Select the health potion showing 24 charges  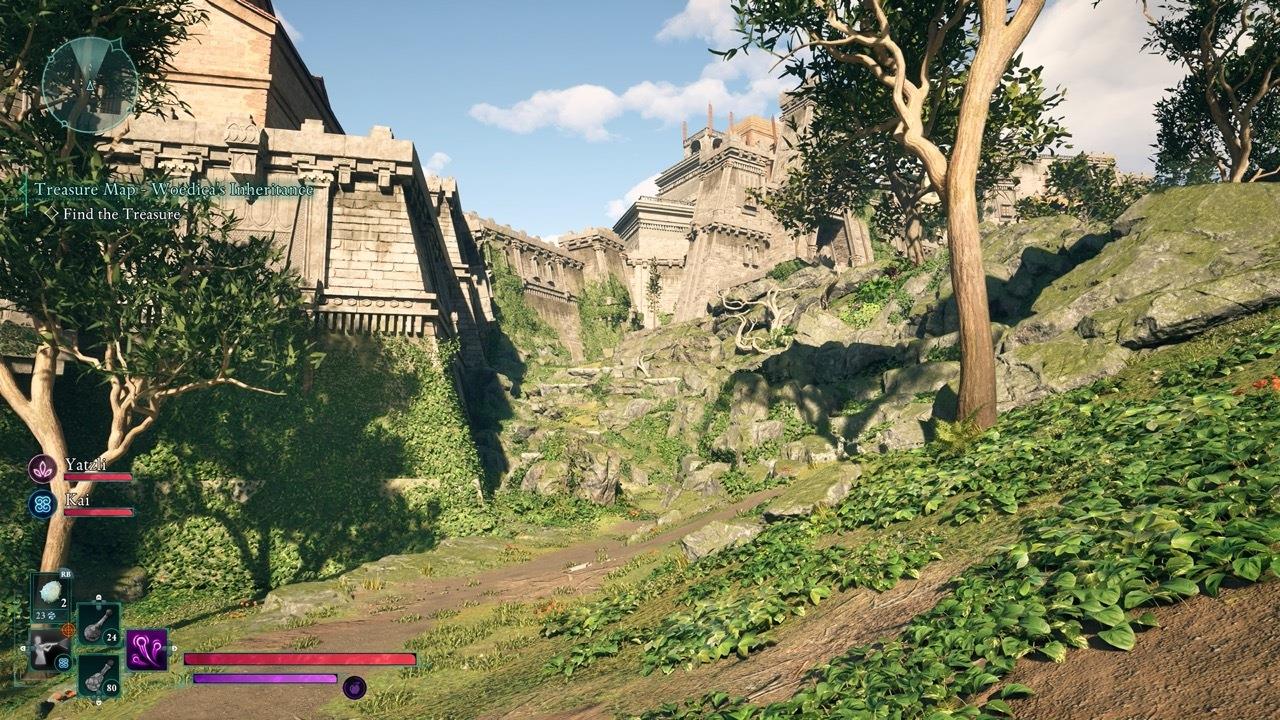(99, 626)
